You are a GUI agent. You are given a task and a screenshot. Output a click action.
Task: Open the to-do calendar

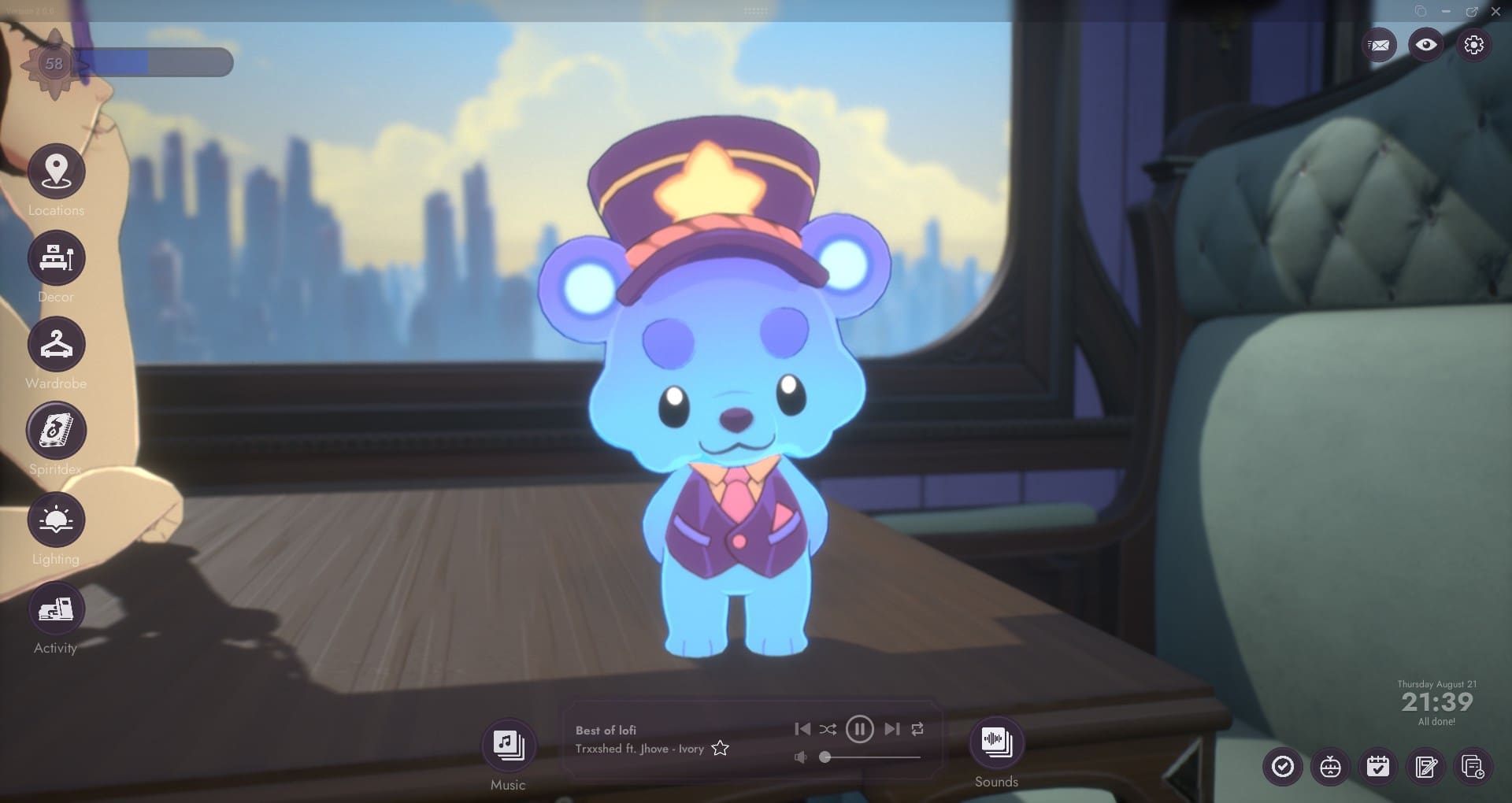(x=1377, y=766)
